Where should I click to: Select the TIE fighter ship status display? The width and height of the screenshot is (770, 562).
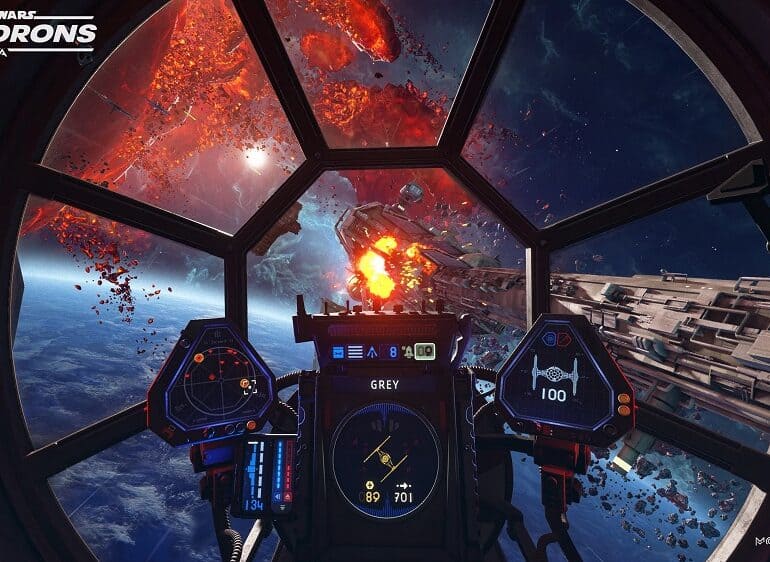click(x=554, y=374)
